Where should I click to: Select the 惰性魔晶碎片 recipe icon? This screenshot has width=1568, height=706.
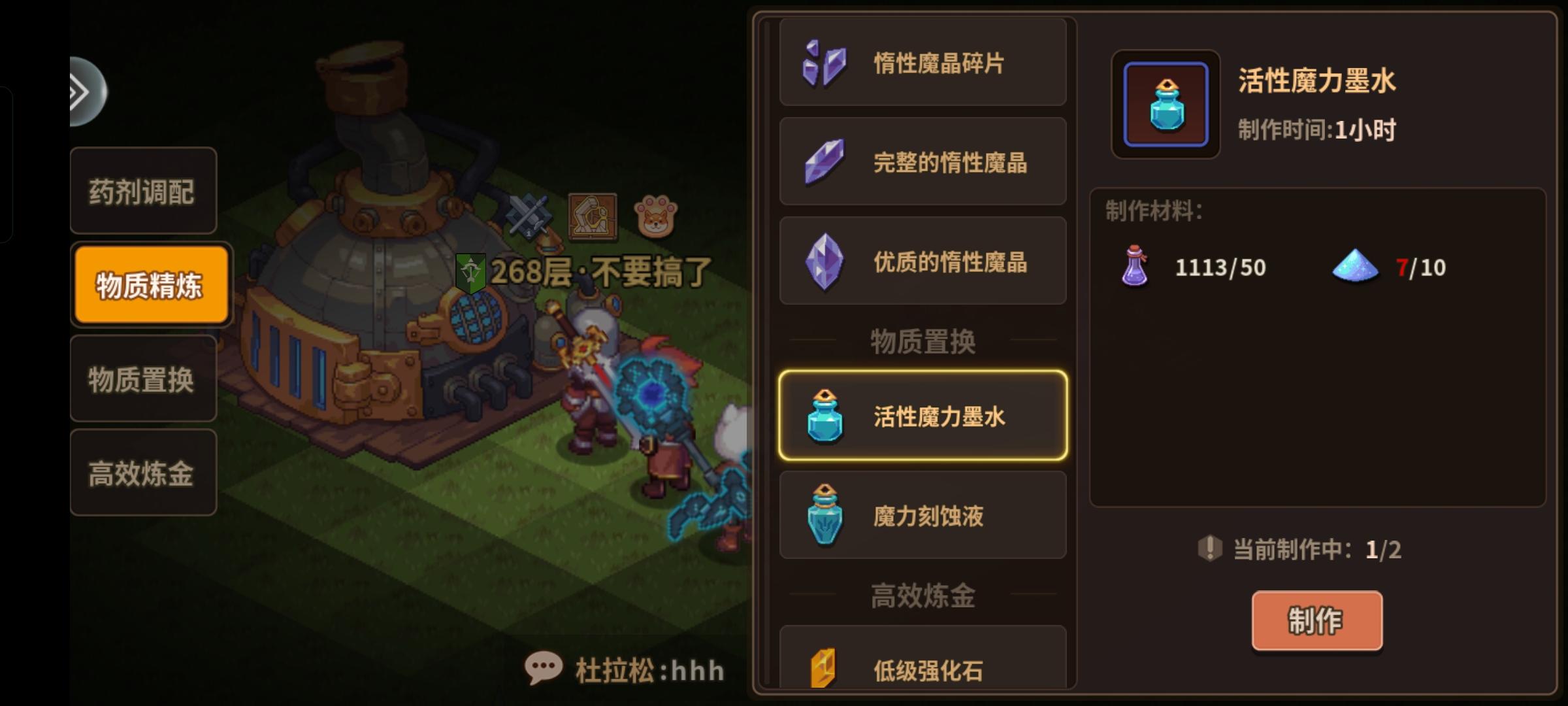pyautogui.click(x=823, y=63)
